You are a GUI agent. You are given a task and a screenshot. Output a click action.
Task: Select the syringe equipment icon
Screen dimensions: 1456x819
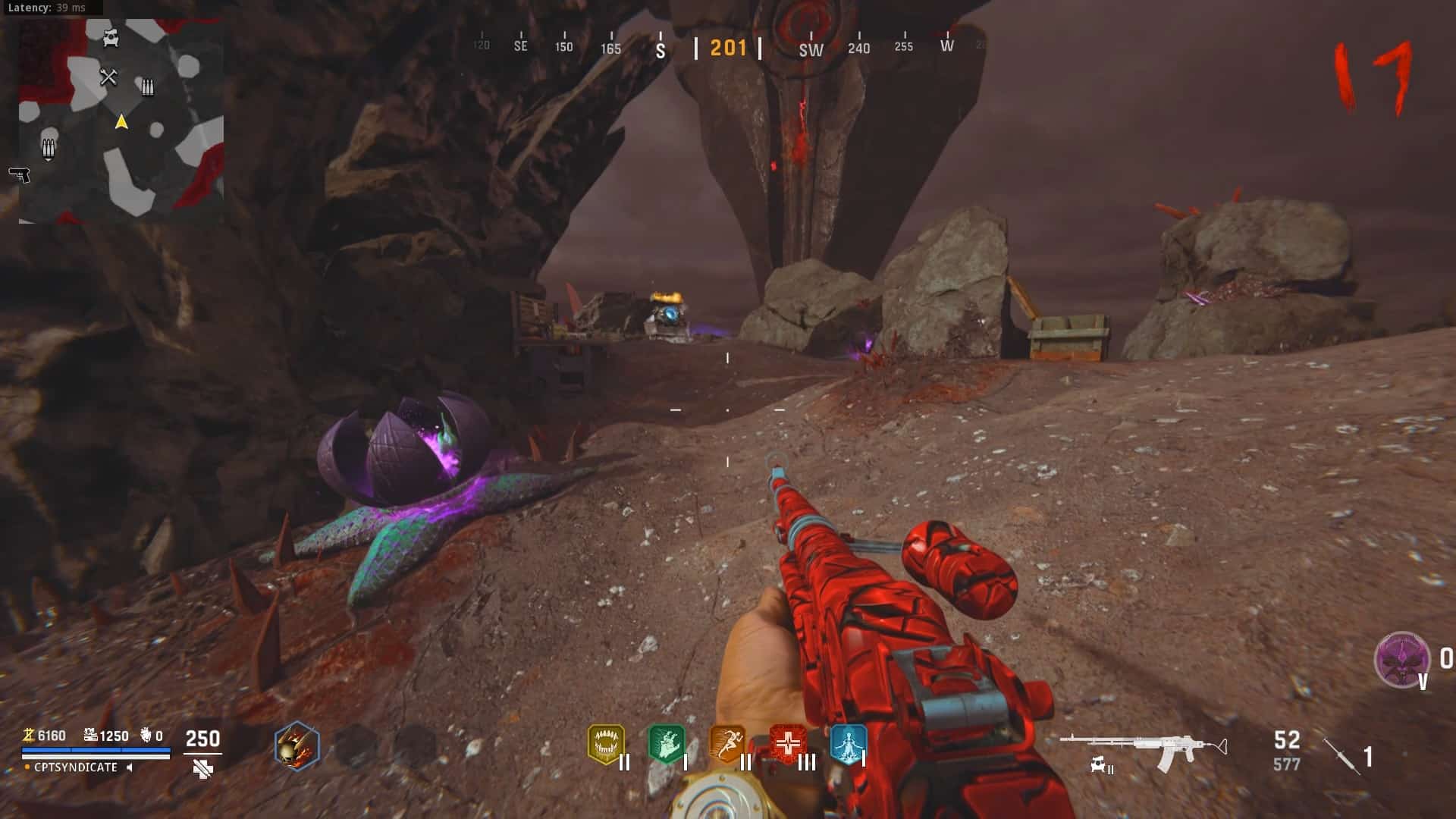[1342, 755]
